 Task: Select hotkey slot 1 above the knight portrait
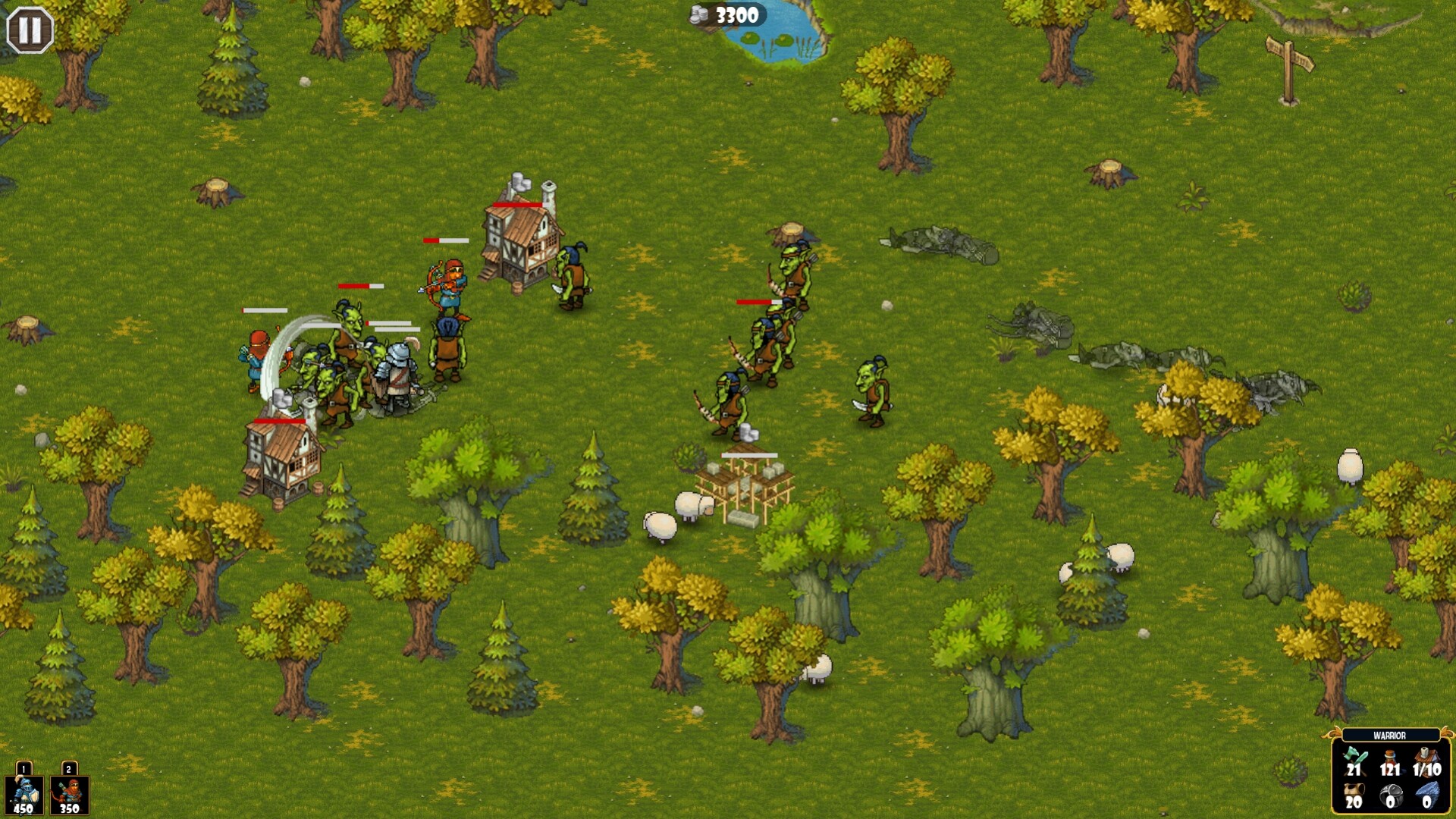[x=24, y=768]
